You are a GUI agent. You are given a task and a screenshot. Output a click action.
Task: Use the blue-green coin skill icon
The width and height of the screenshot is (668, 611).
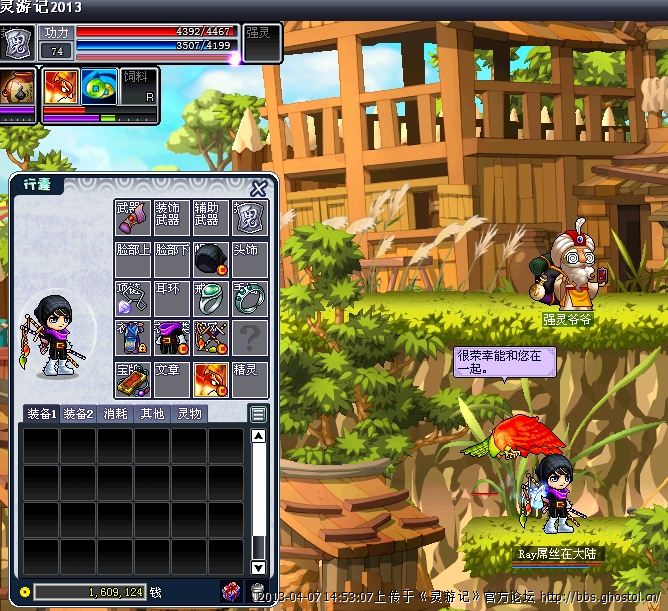click(98, 87)
